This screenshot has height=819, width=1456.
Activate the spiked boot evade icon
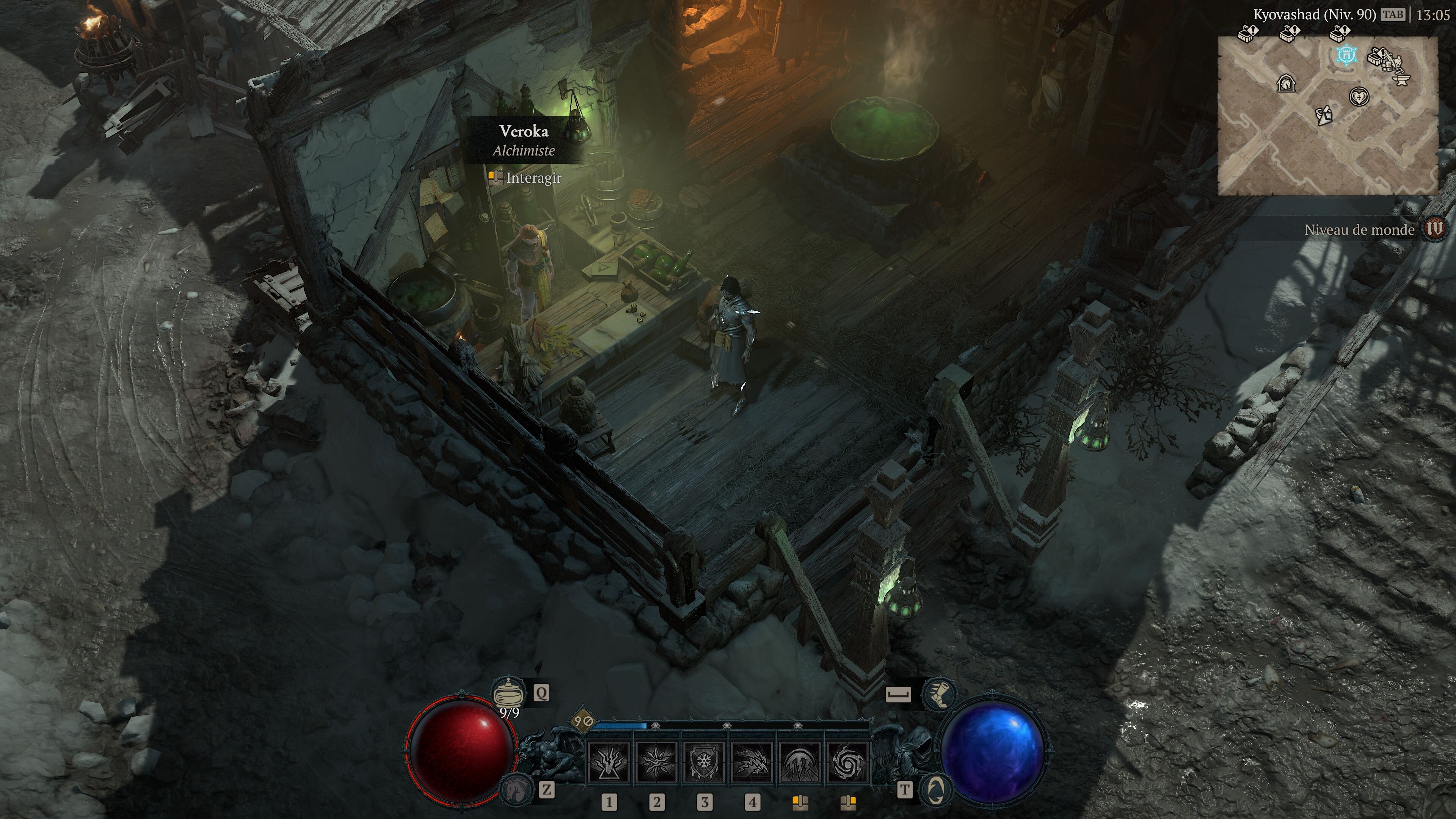point(938,693)
